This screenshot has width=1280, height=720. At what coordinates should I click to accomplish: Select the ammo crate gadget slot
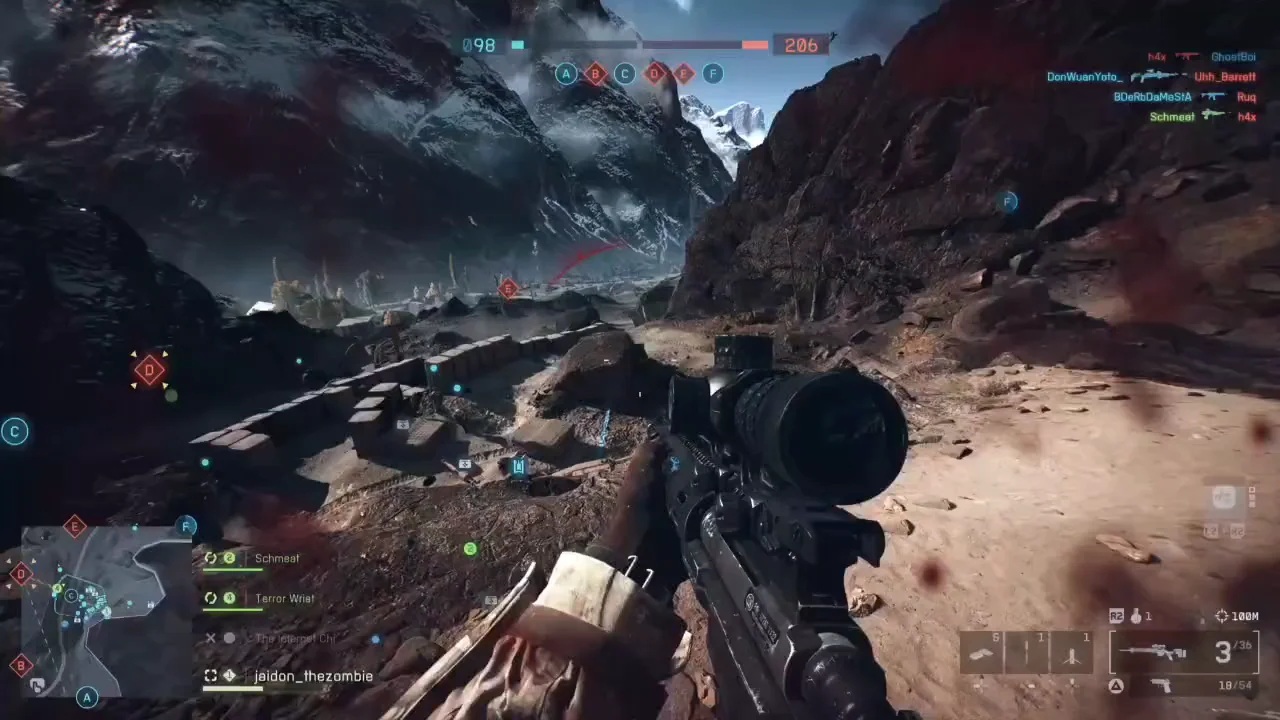(981, 653)
